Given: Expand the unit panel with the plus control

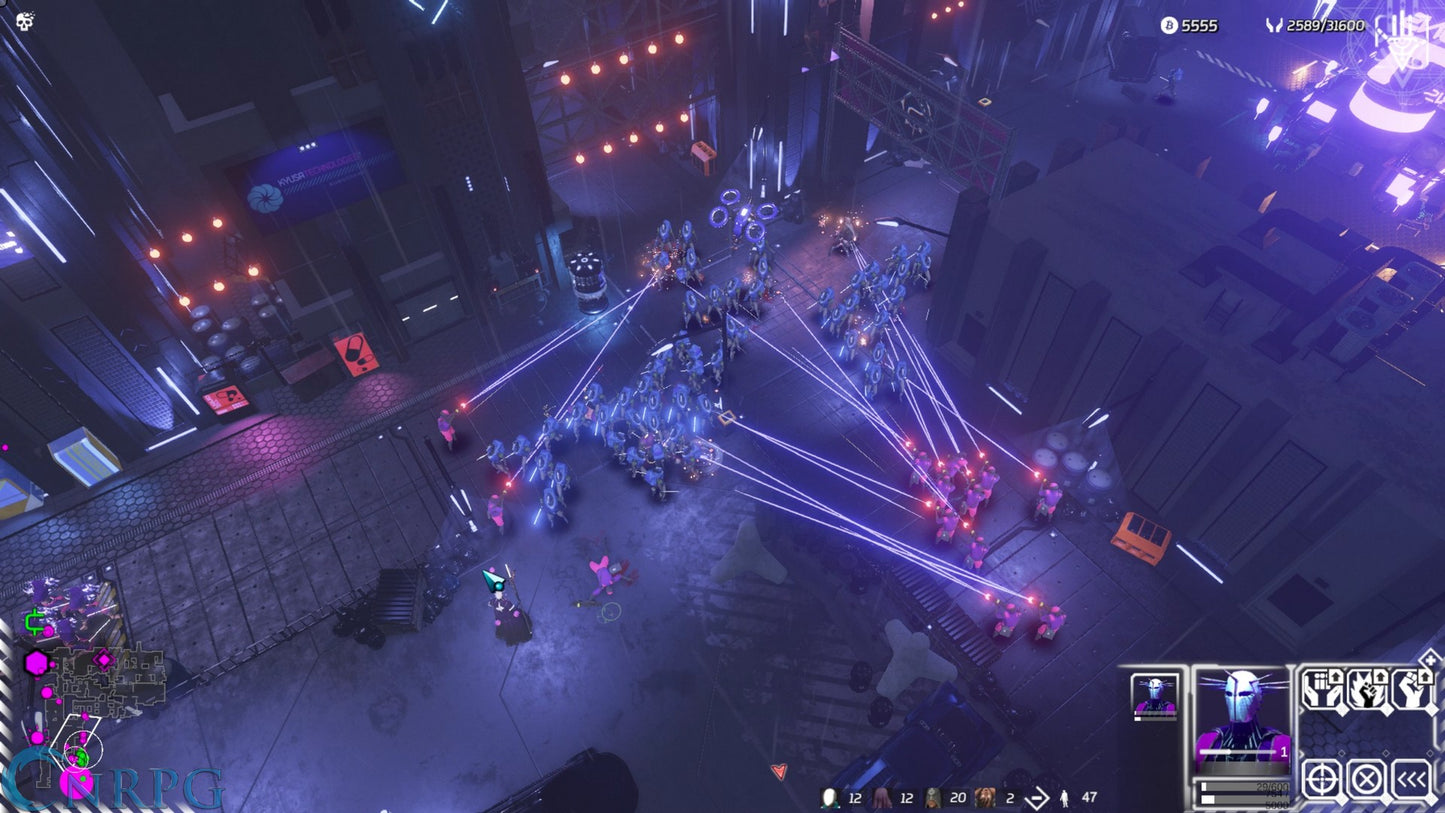Looking at the screenshot, I should click(x=1432, y=661).
